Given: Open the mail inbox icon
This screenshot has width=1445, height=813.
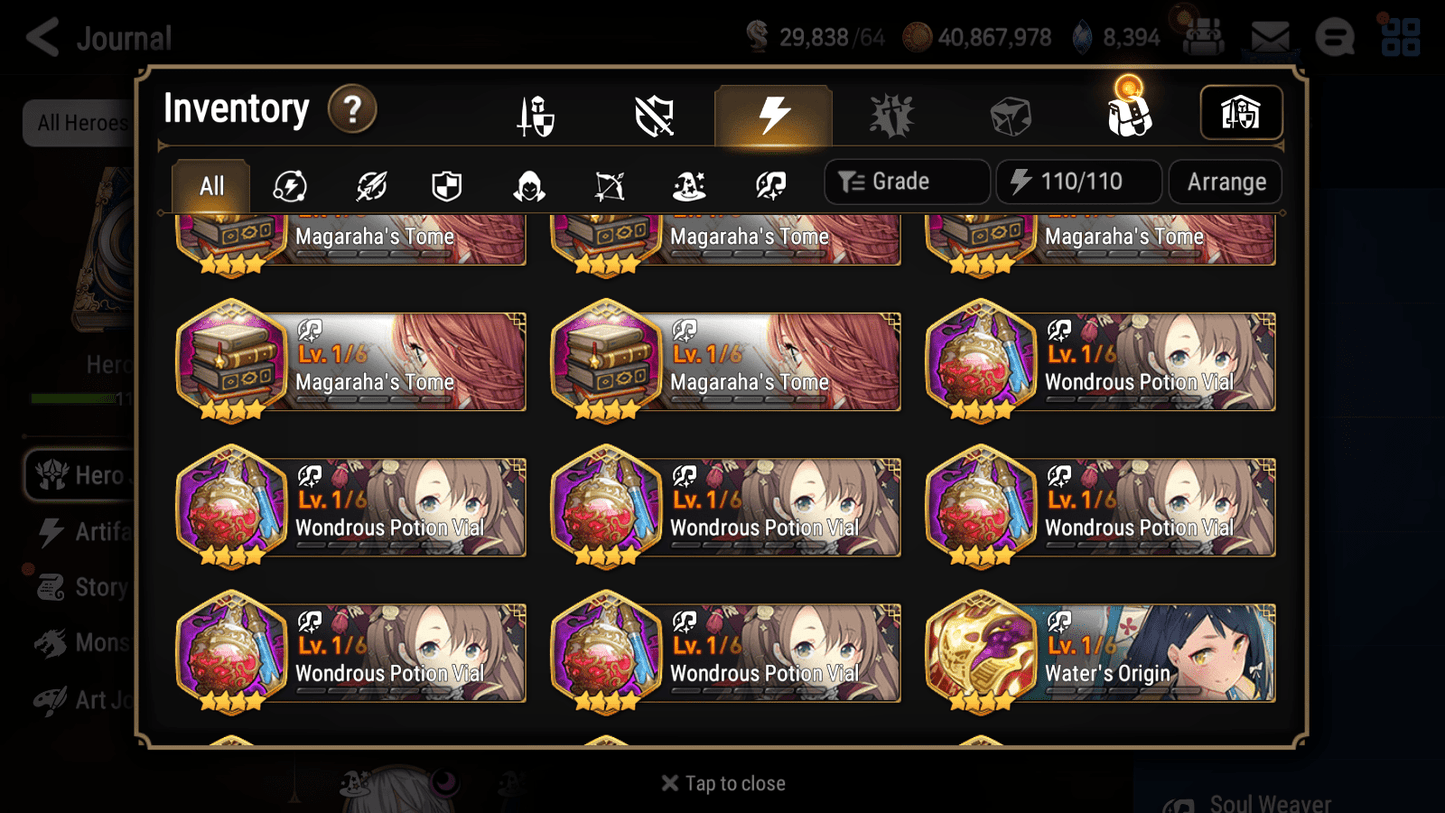Looking at the screenshot, I should [x=1268, y=36].
